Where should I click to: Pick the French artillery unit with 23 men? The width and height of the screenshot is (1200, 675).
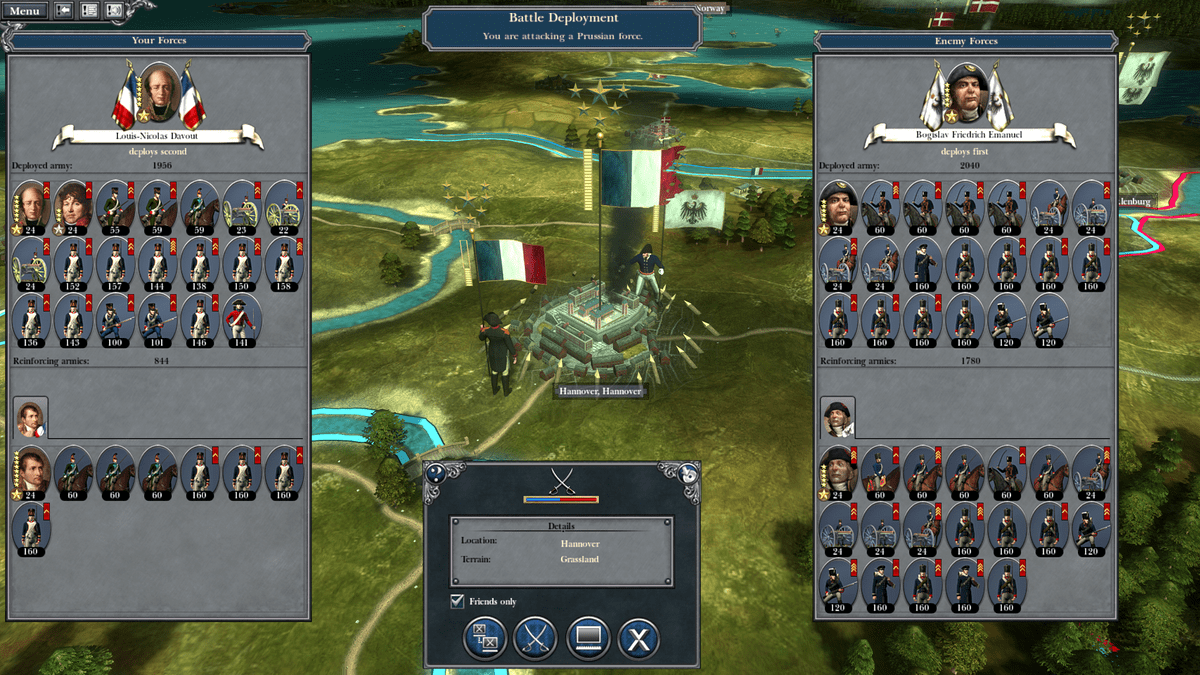[x=241, y=204]
